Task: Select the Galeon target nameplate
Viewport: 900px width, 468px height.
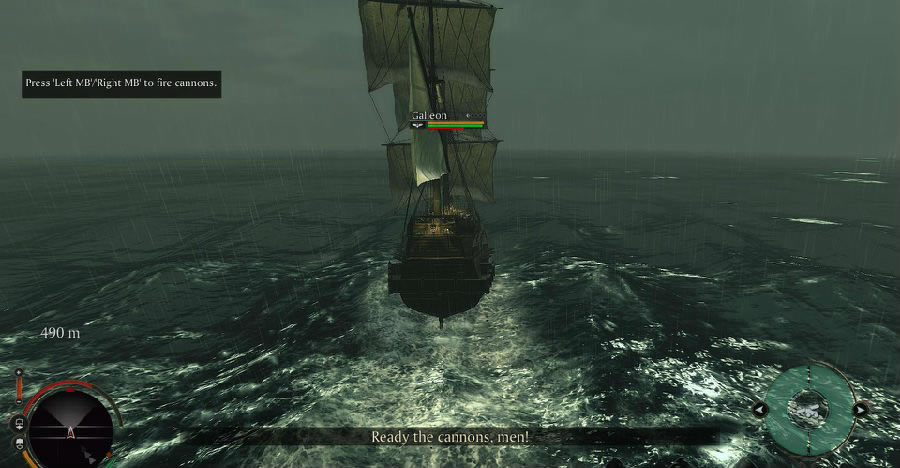Action: click(x=430, y=116)
